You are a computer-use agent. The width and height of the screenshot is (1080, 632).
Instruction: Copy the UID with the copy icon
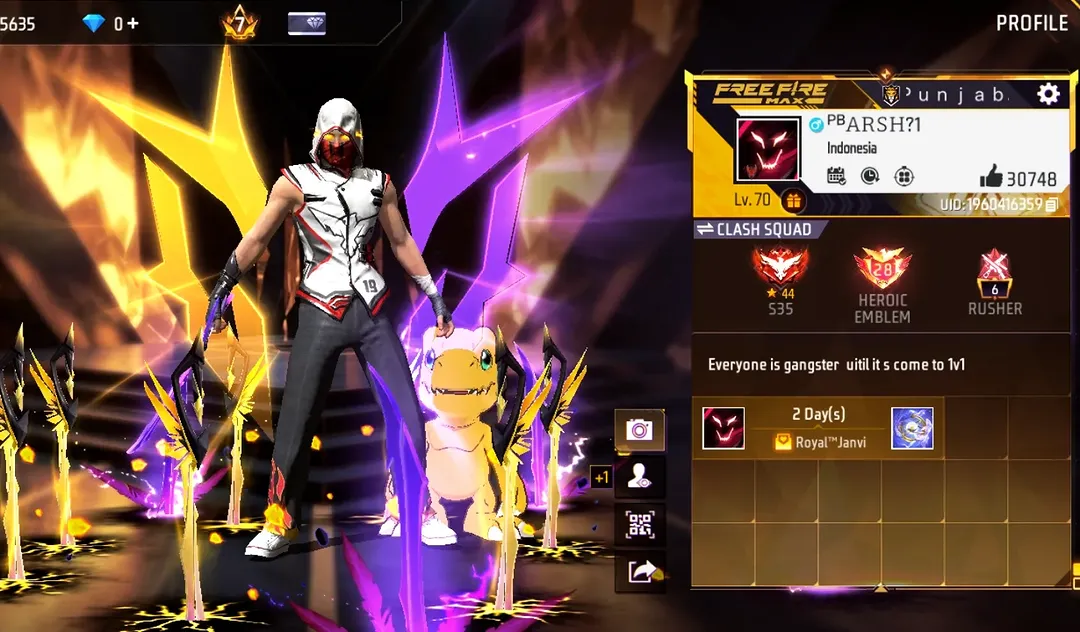coord(1051,205)
